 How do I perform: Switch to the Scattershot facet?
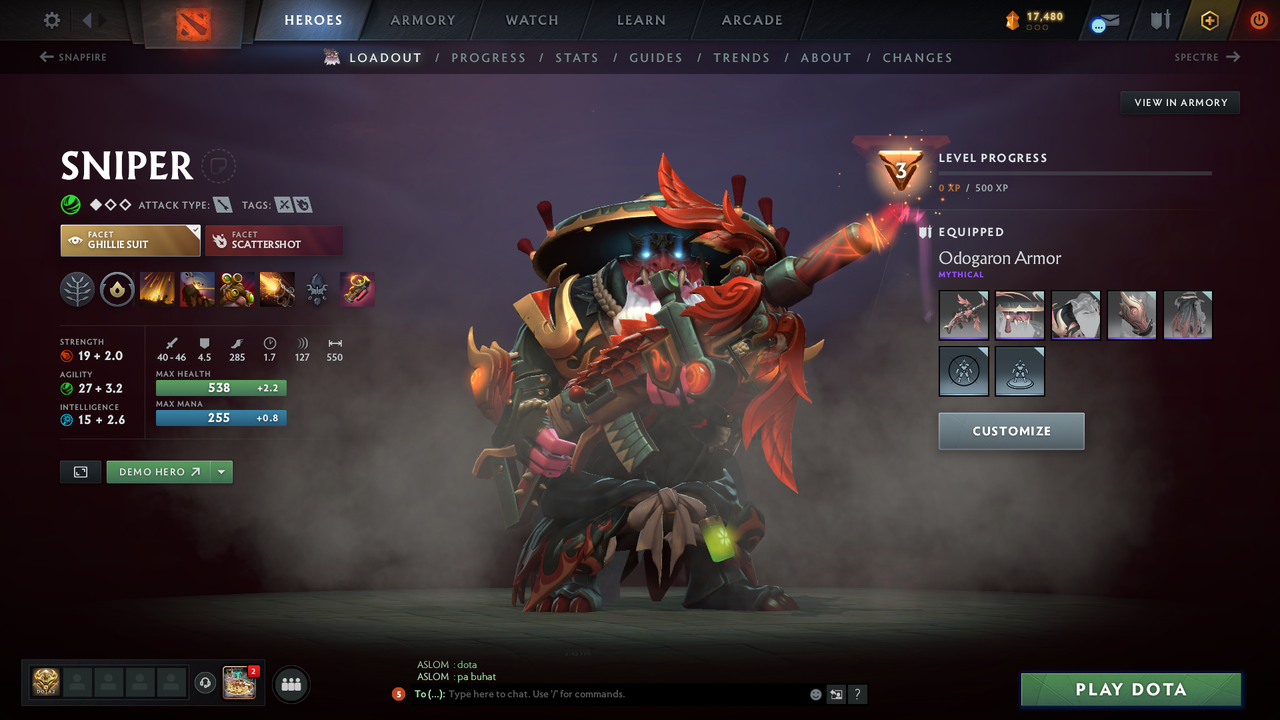click(274, 240)
